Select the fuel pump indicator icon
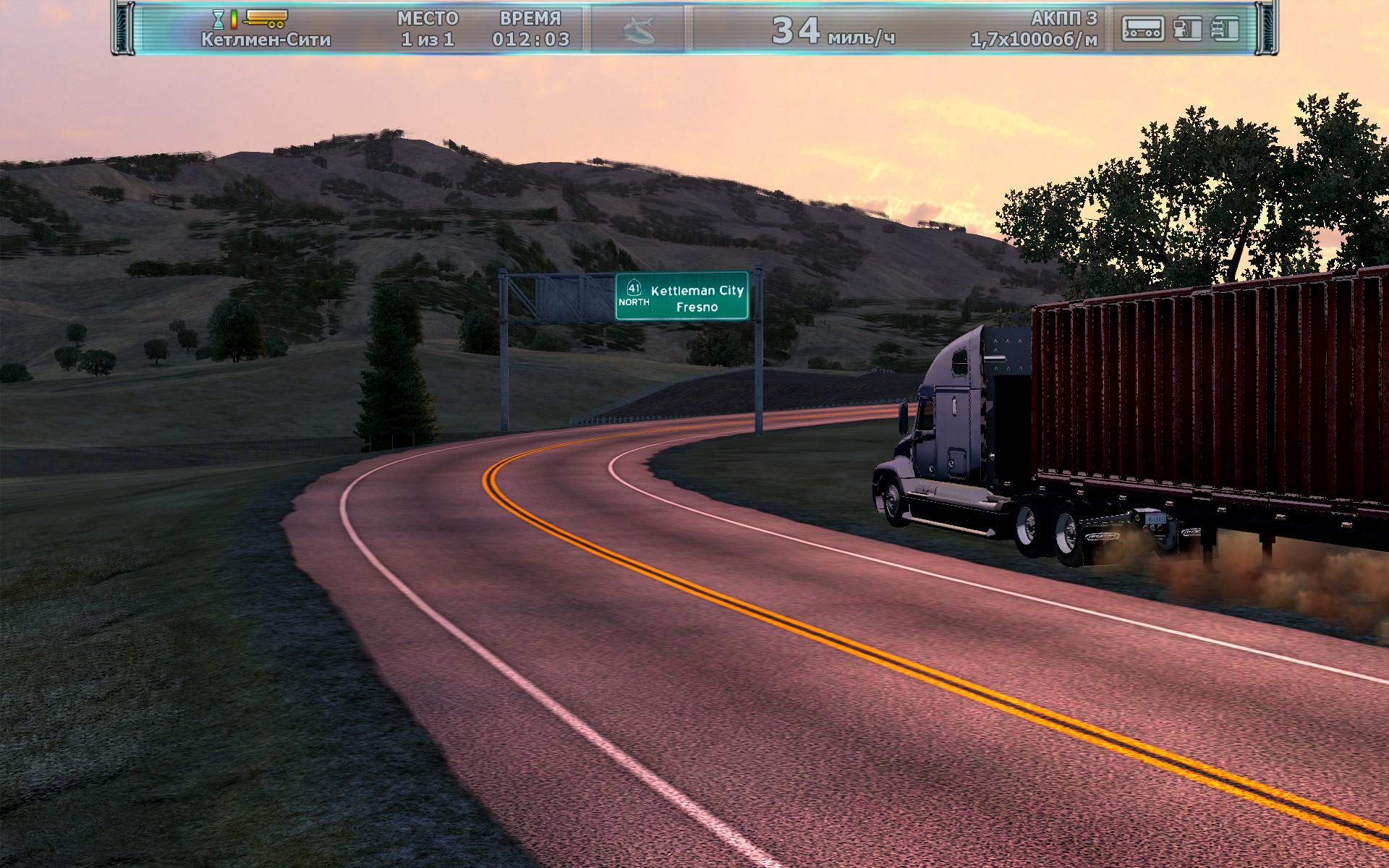1389x868 pixels. pyautogui.click(x=1187, y=29)
